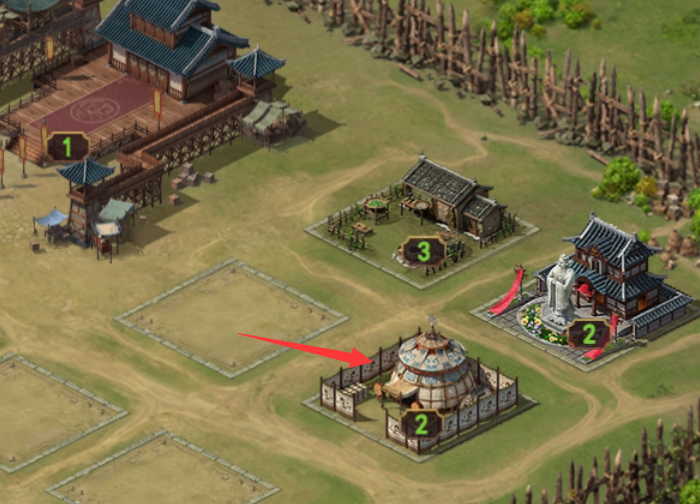The image size is (700, 504).
Task: Choose the level 2 badge by the statue temple
Action: 588,334
